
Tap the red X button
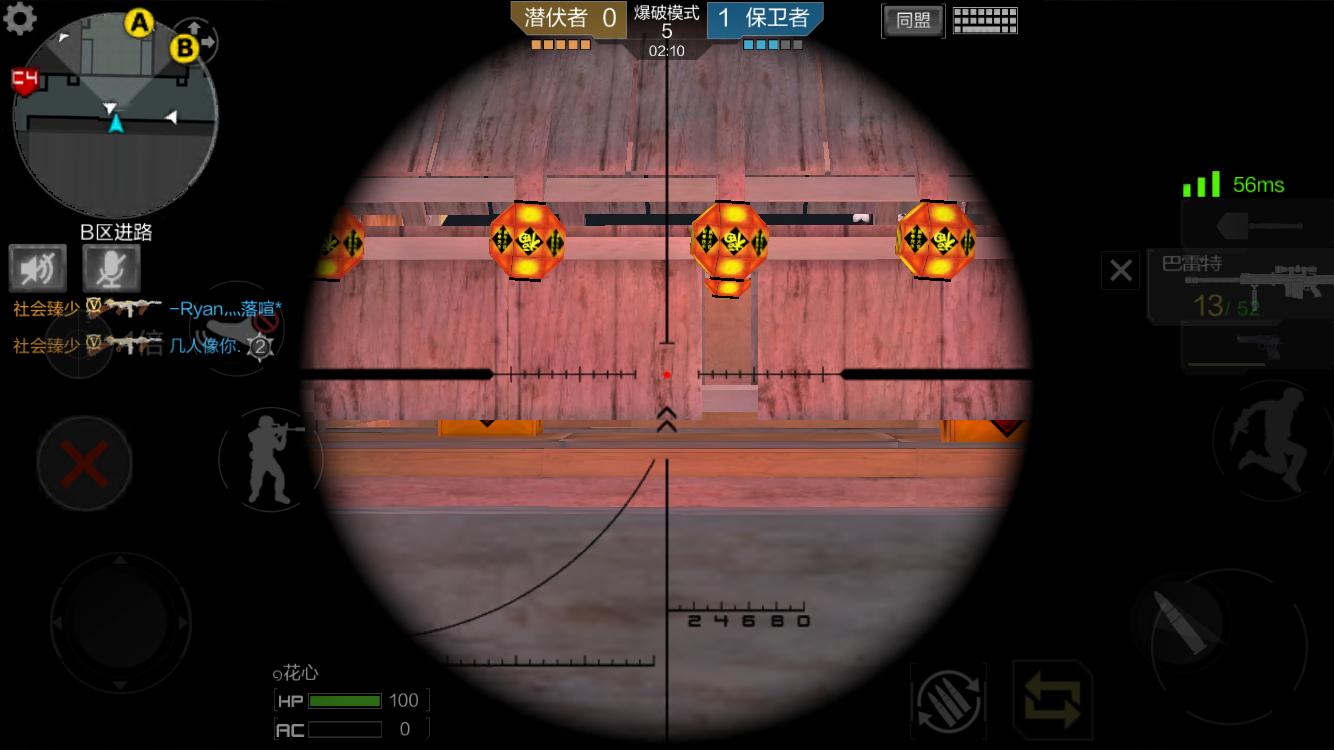click(85, 464)
